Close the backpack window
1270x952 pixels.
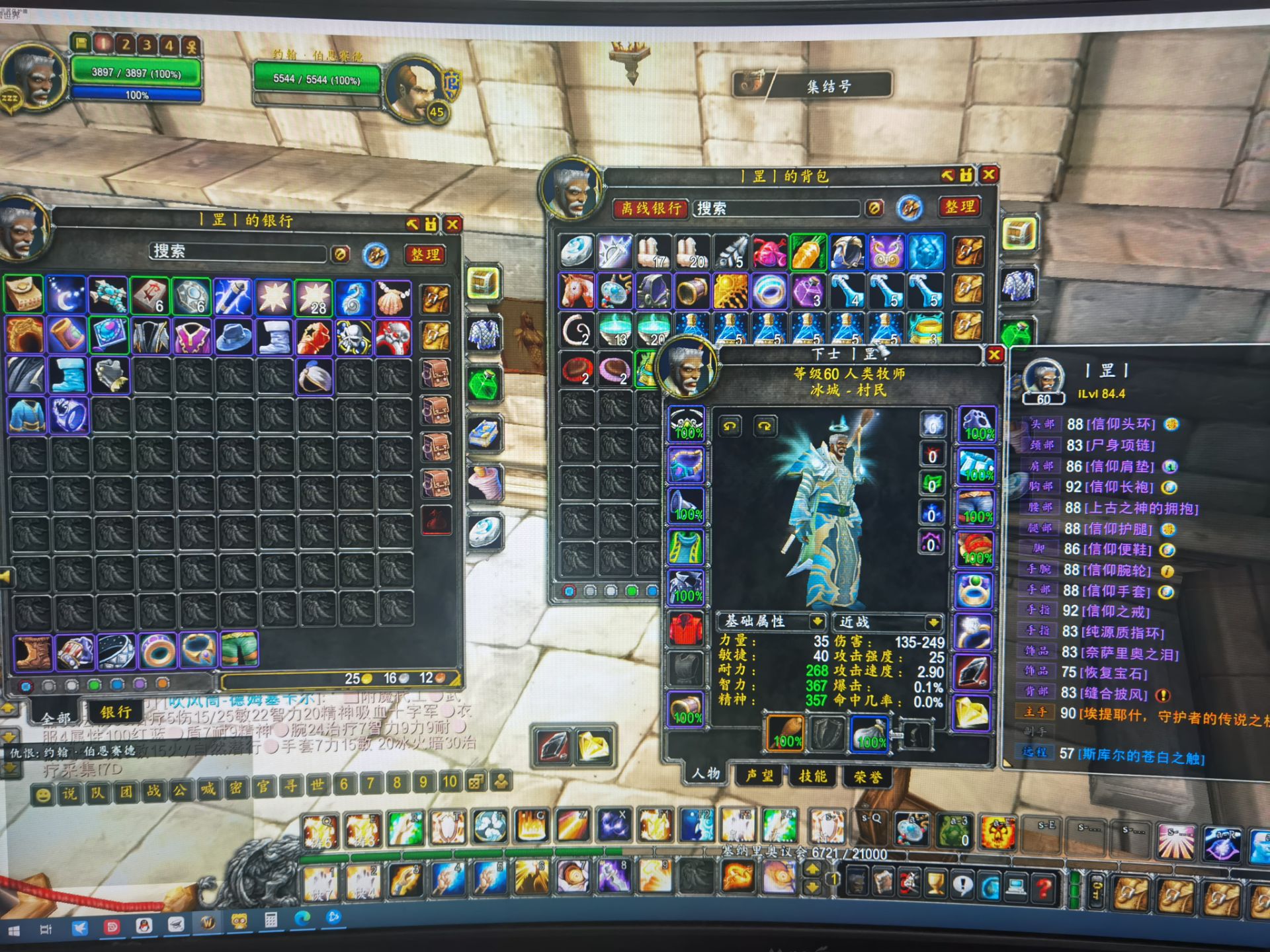[990, 175]
